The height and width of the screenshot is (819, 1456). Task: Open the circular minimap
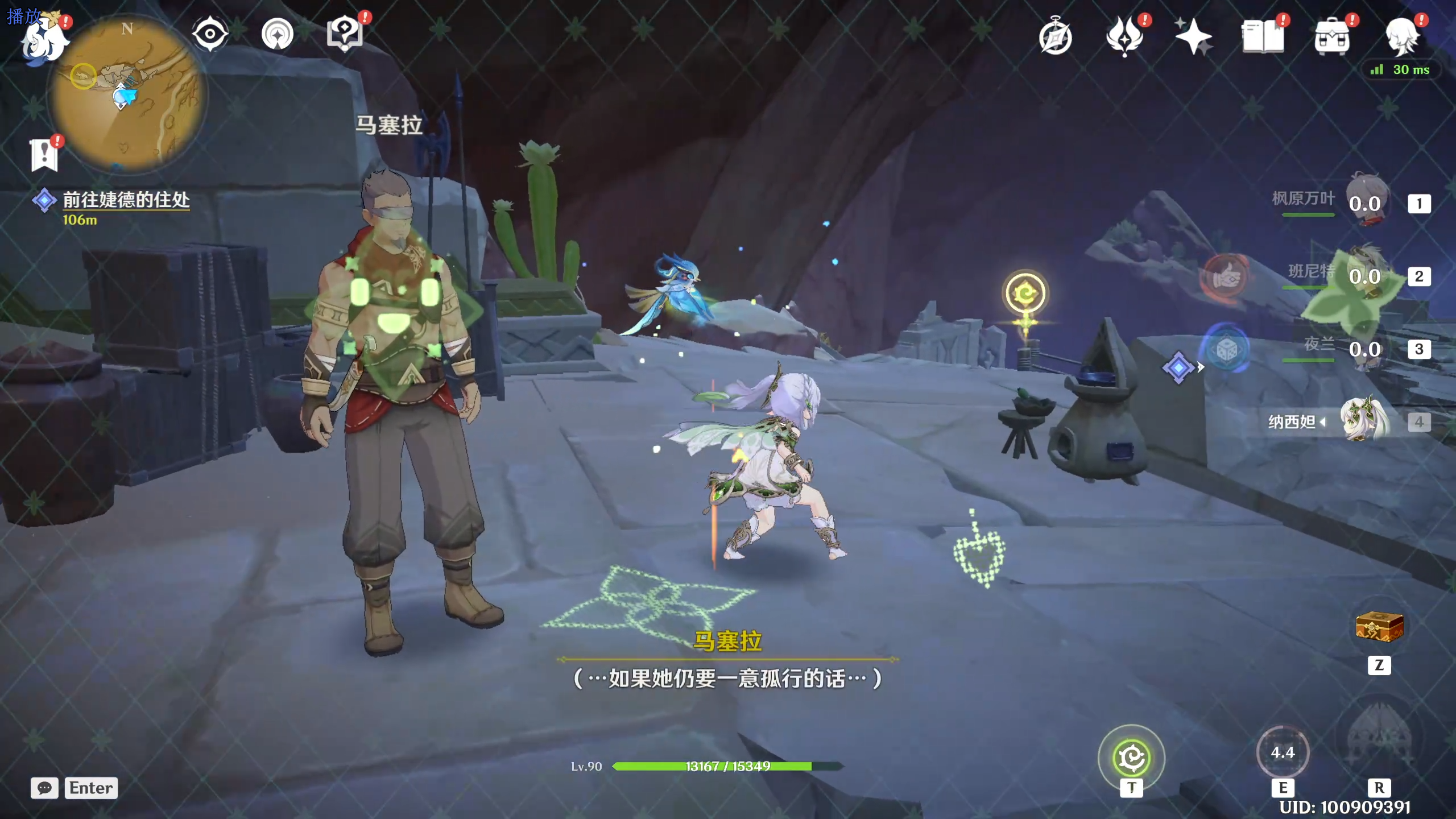pos(127,94)
